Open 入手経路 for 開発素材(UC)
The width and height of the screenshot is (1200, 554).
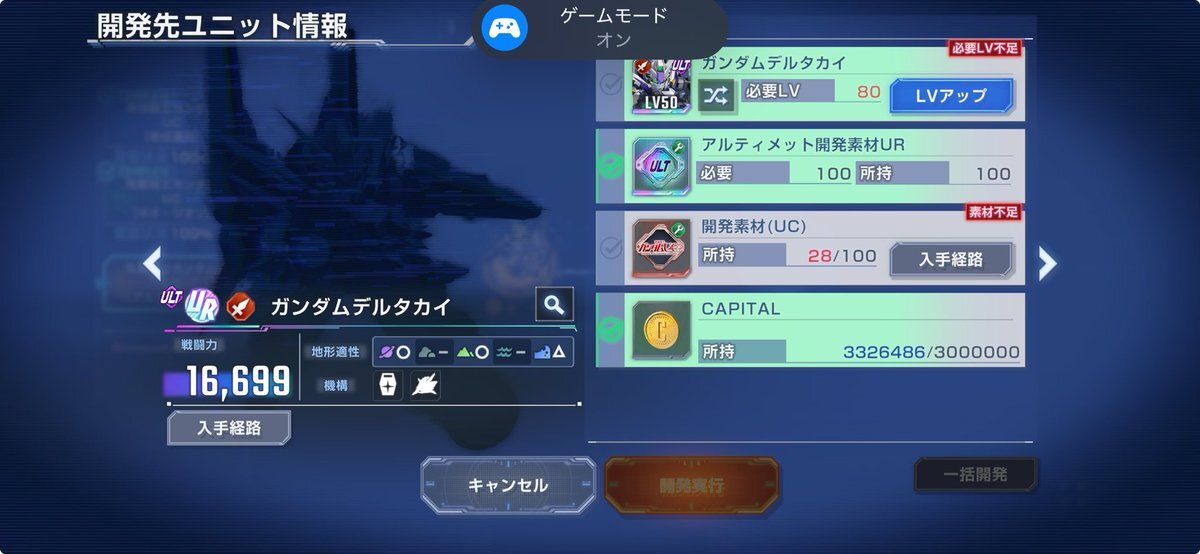951,259
